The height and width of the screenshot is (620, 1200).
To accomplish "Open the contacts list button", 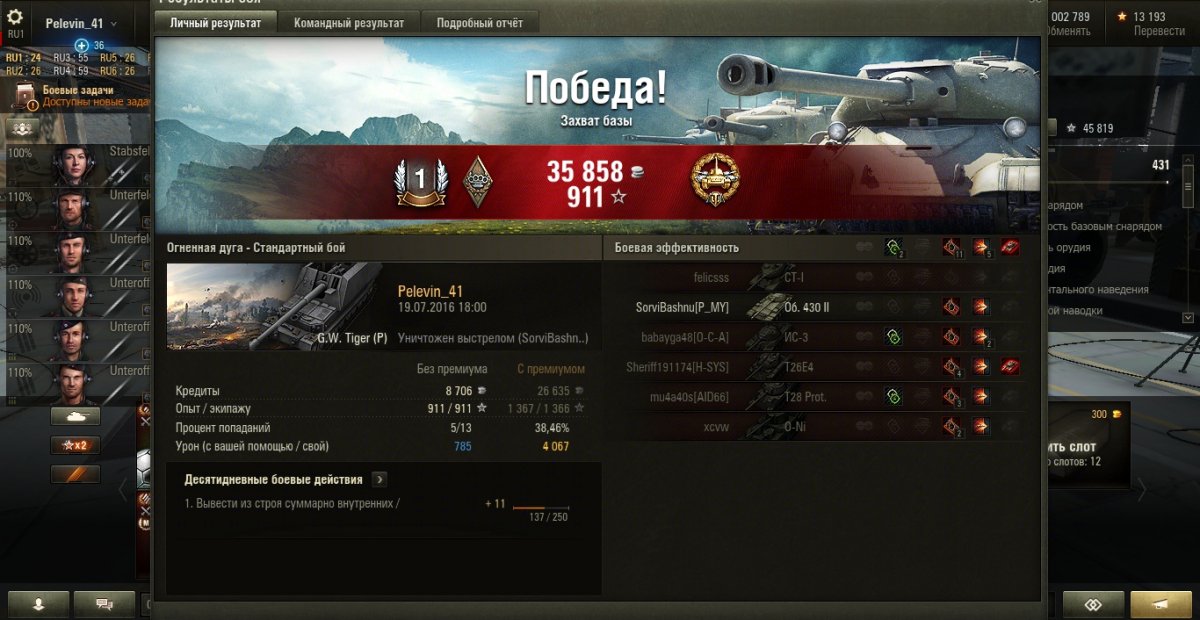I will 39,604.
